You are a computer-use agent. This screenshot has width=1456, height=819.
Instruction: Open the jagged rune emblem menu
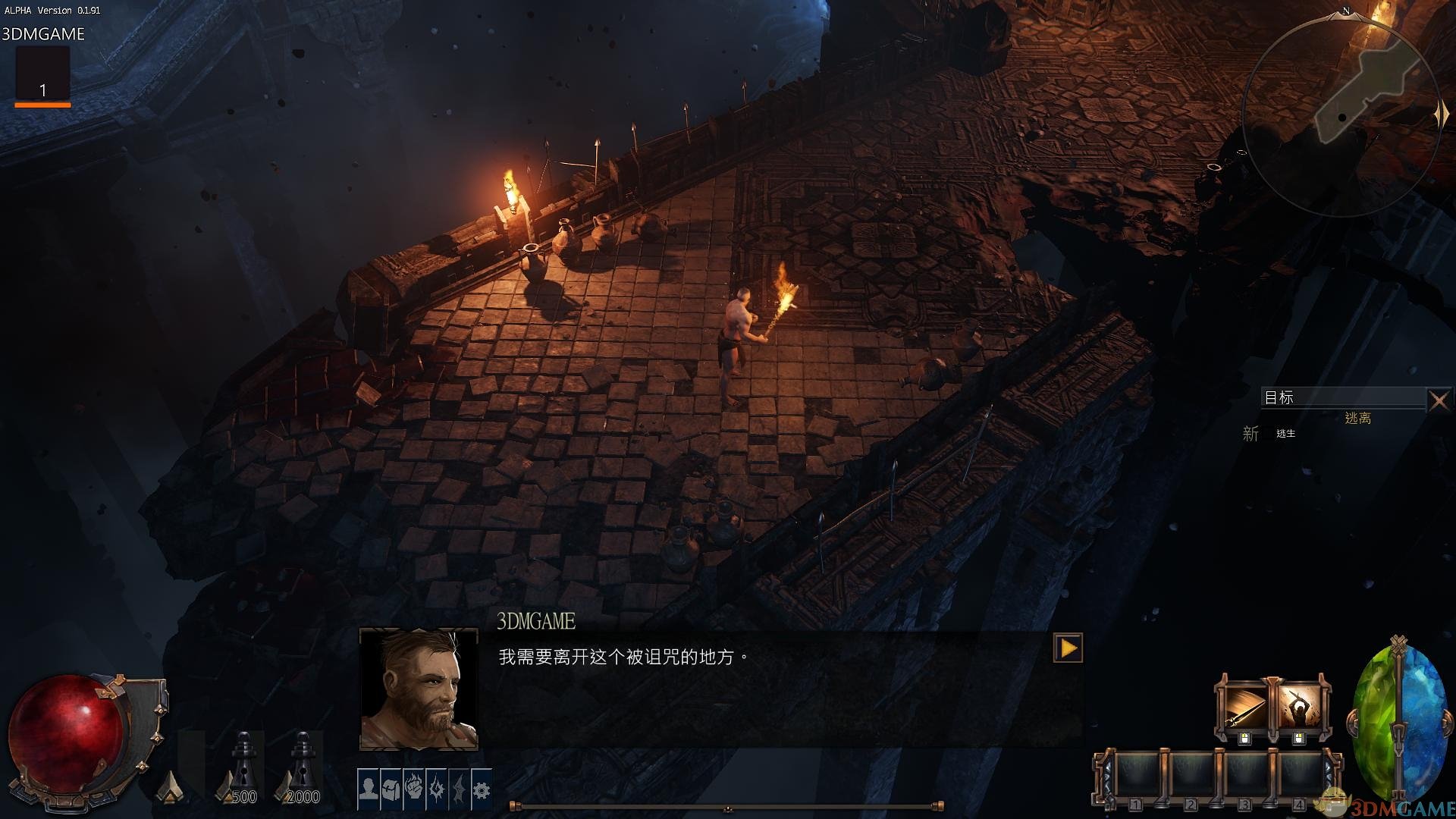pos(437,789)
